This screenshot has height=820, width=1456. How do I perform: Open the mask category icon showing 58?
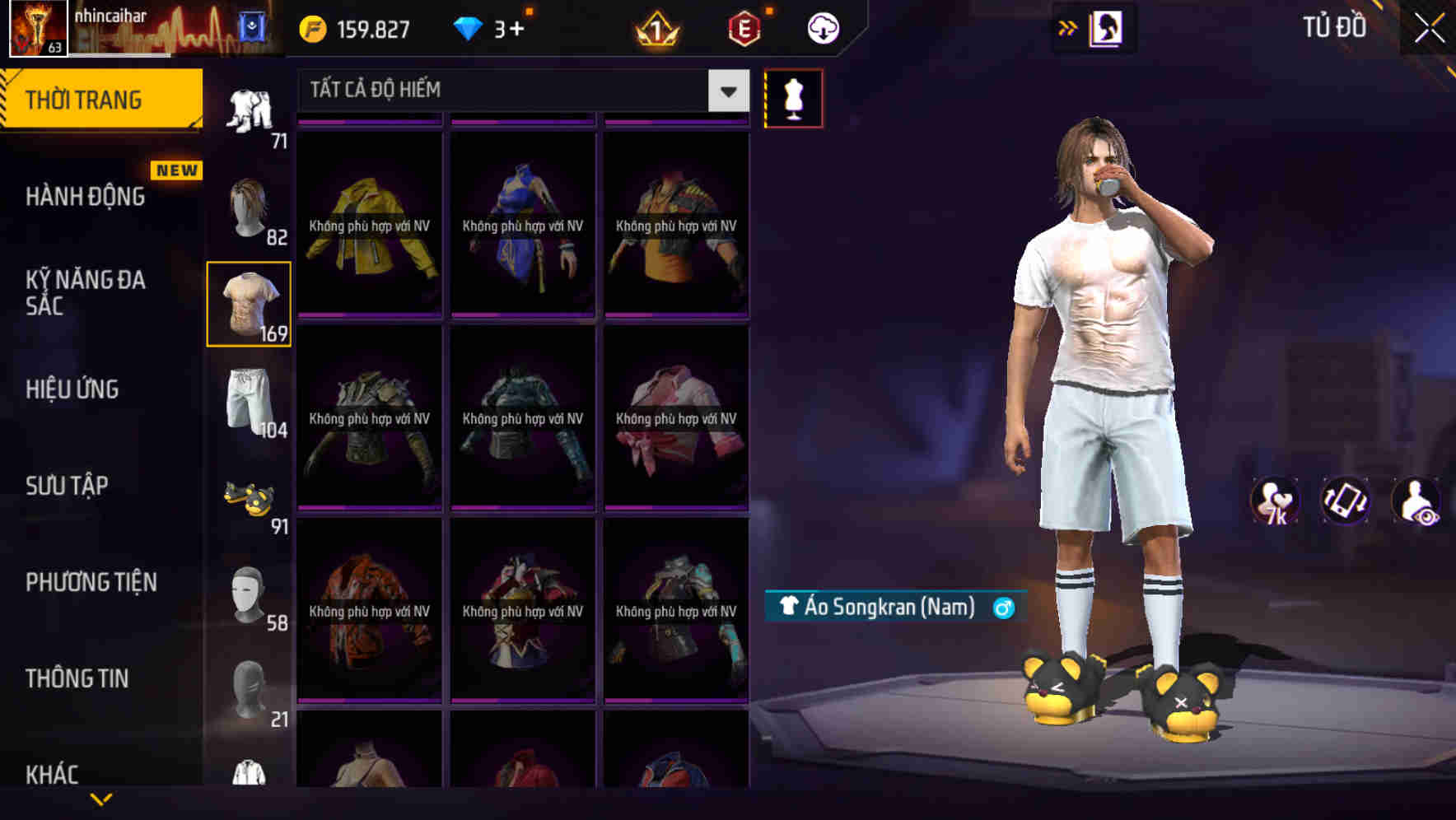246,591
